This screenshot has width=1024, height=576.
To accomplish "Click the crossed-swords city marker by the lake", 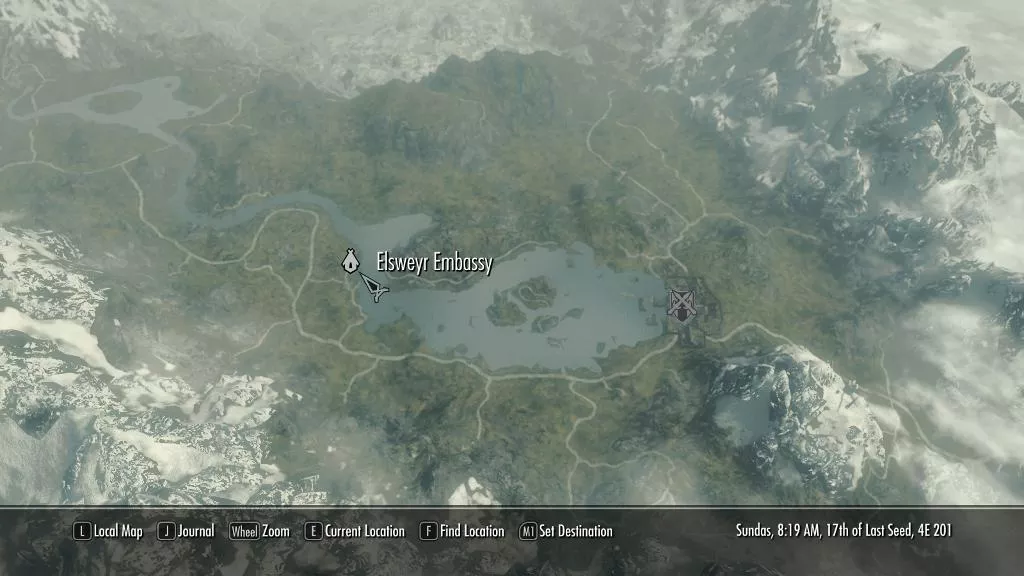I will (x=682, y=302).
